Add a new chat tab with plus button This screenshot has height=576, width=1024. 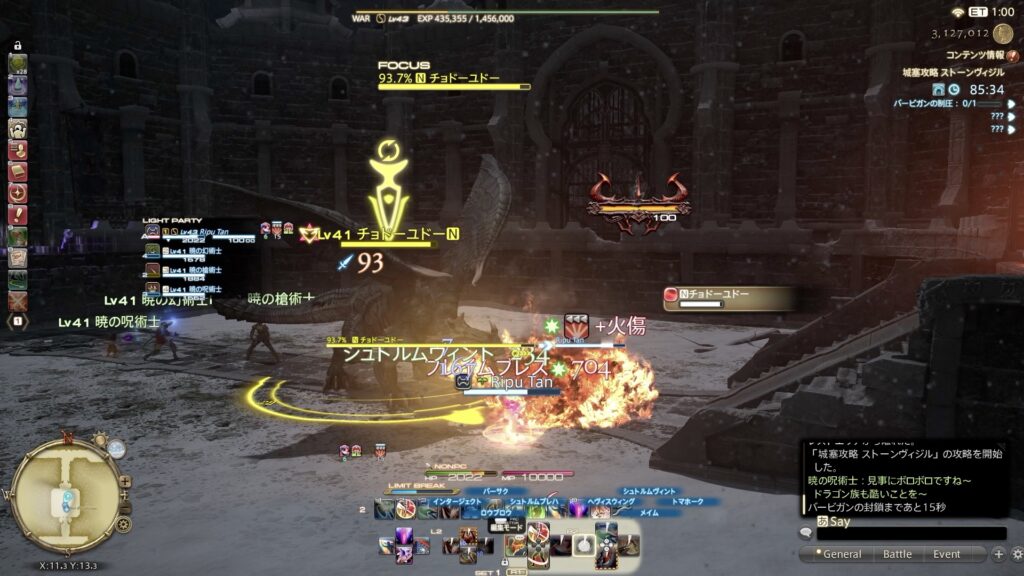point(998,554)
